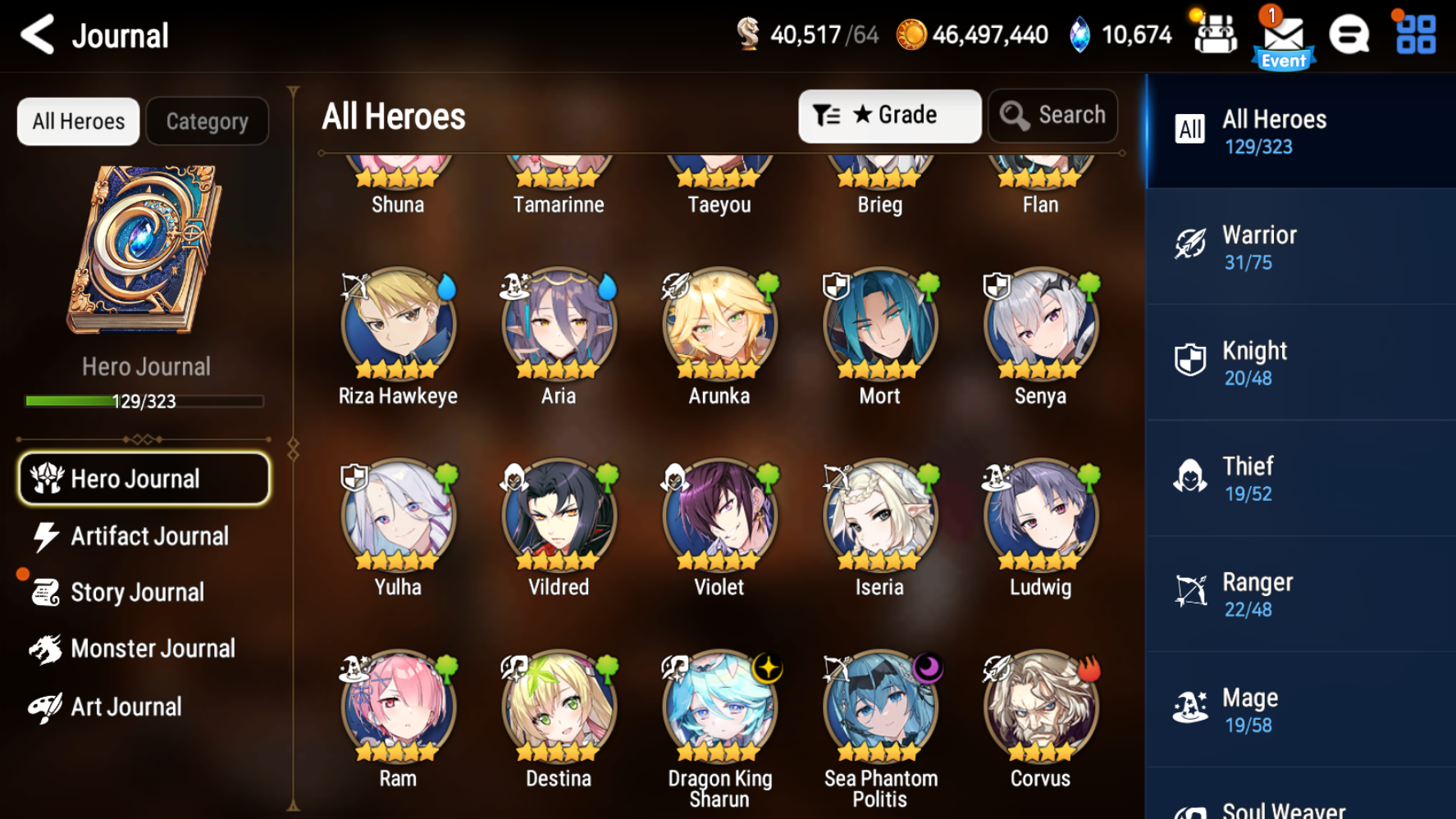
Task: Open the Grade sort dropdown
Action: pos(889,116)
